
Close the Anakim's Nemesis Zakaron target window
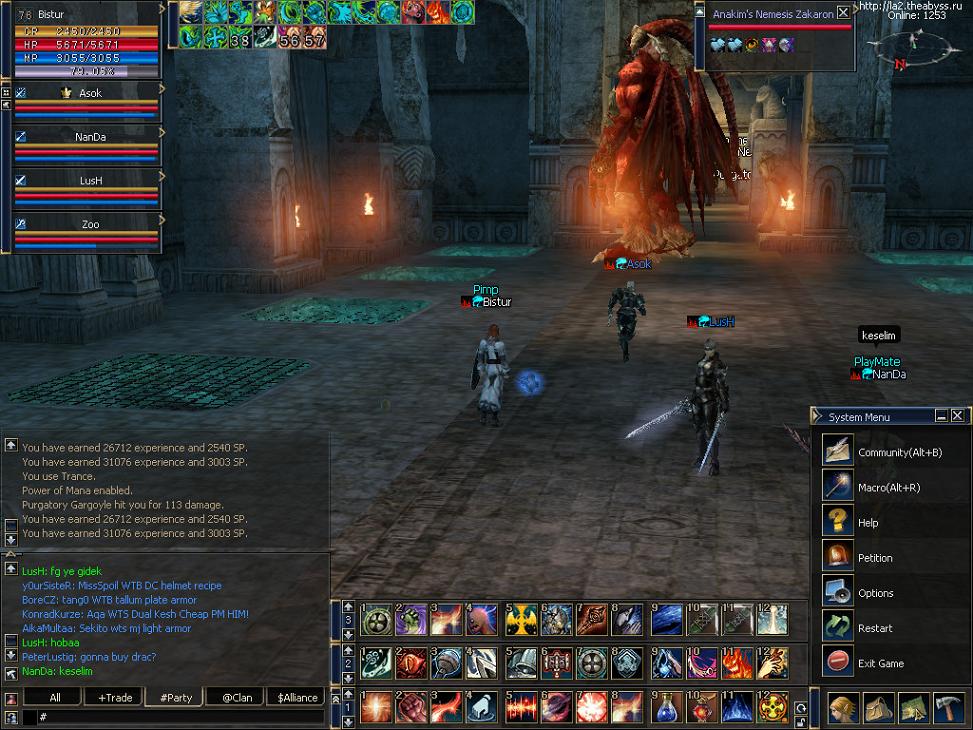pos(843,13)
